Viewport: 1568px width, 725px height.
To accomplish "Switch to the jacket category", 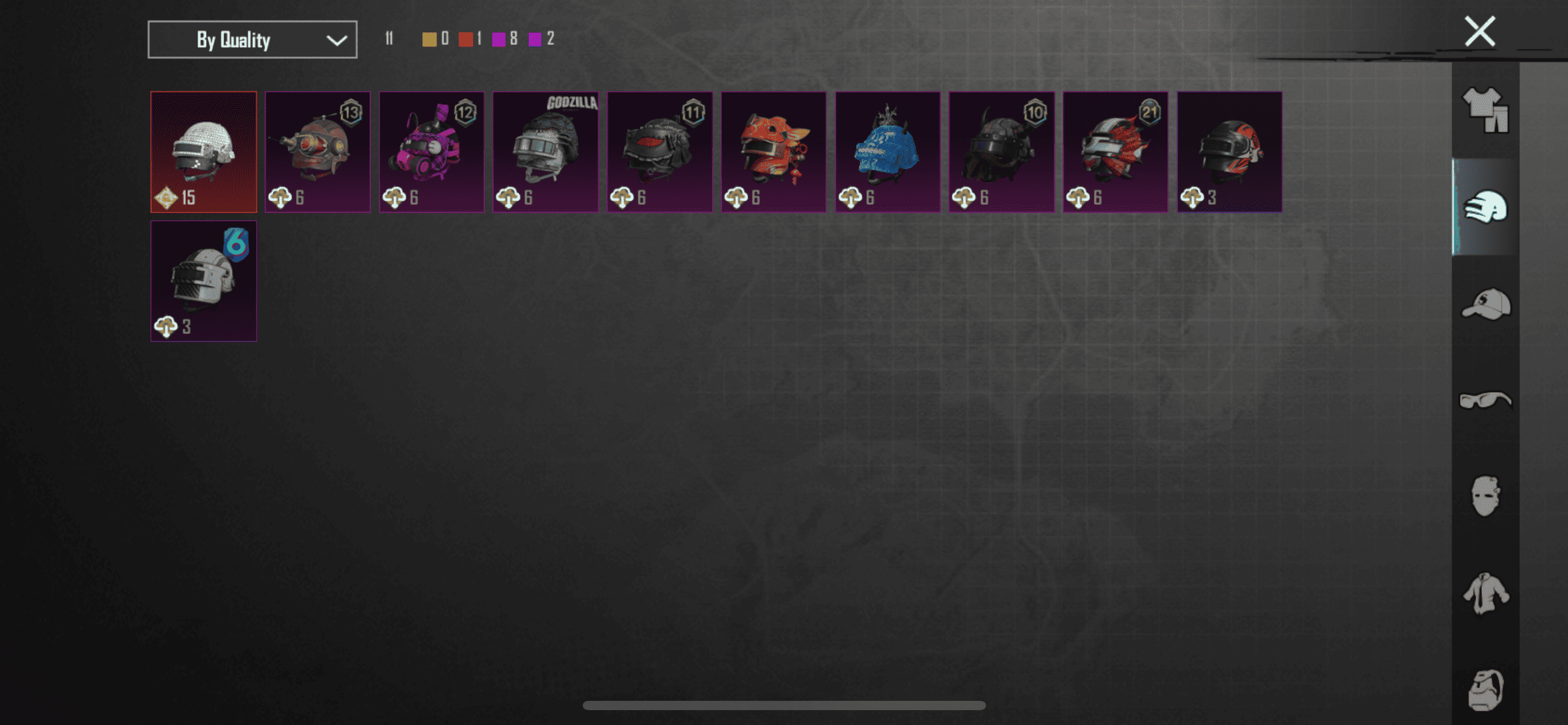I will pyautogui.click(x=1485, y=593).
